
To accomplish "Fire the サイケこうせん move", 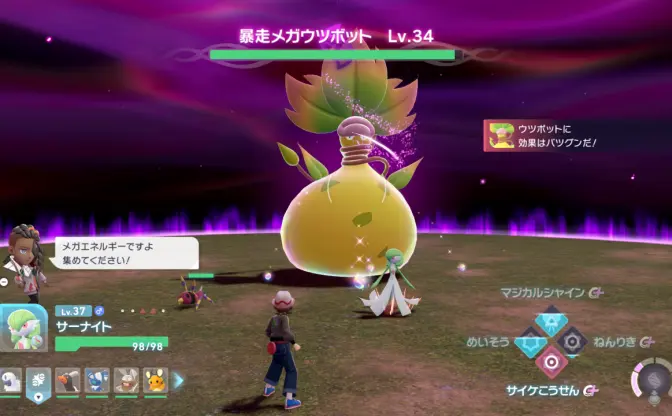I will pyautogui.click(x=549, y=362).
